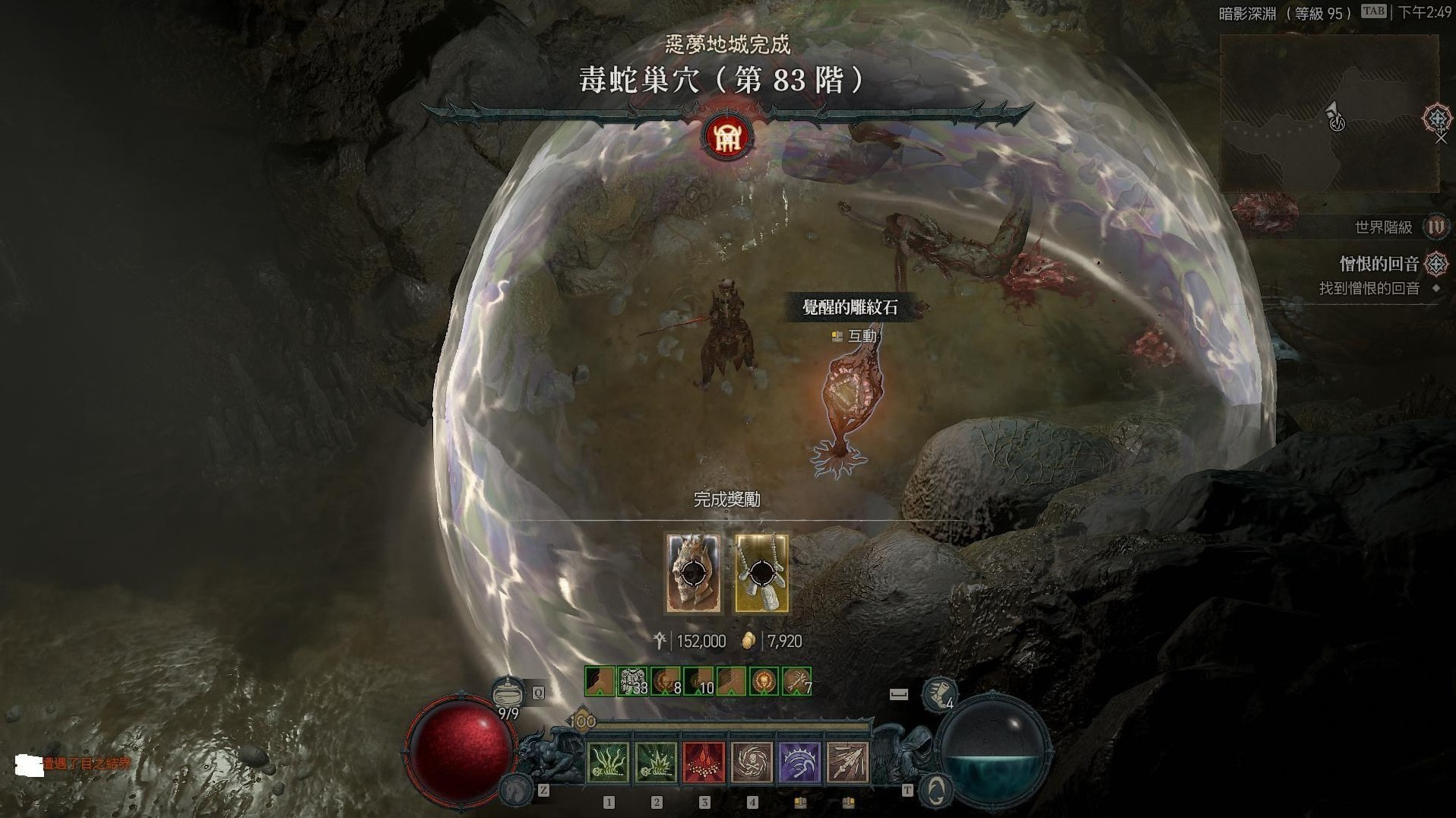1456x818 pixels.
Task: Fire the Bone Spear skill
Action: [847, 762]
